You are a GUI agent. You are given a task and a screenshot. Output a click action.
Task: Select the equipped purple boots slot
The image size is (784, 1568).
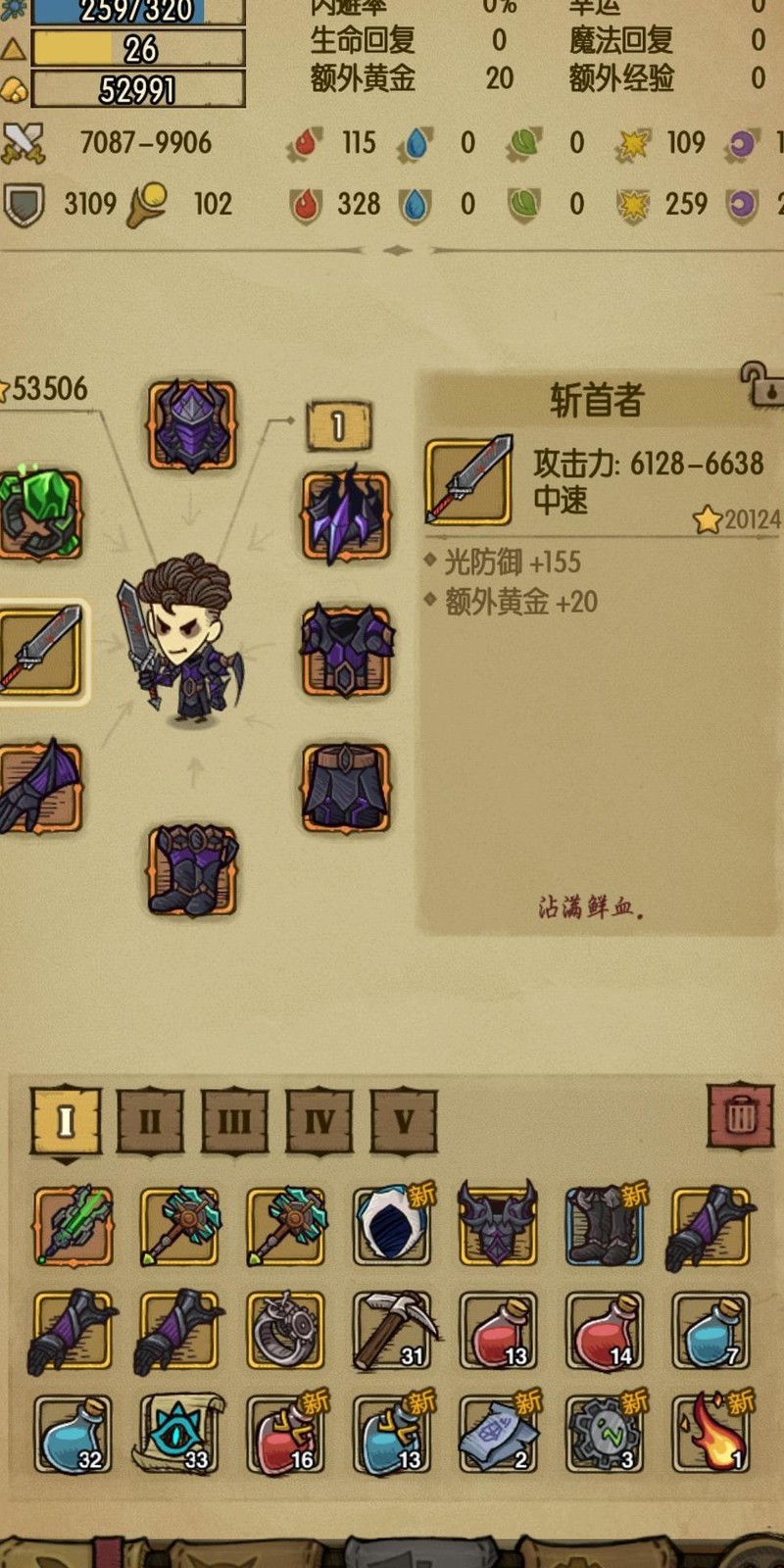click(192, 870)
